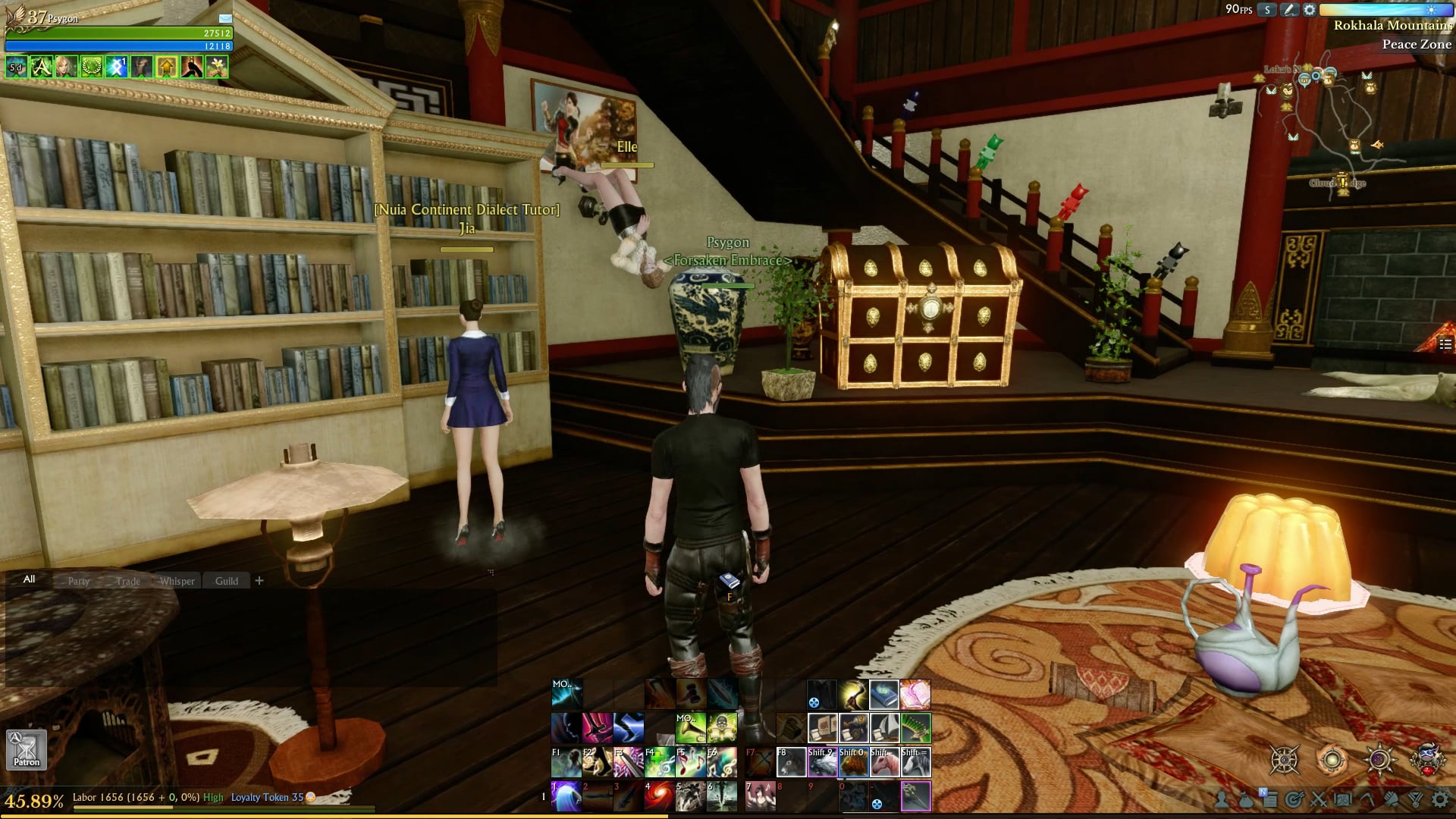Switch to the Trade chat tab
The height and width of the screenshot is (819, 1456).
[128, 581]
